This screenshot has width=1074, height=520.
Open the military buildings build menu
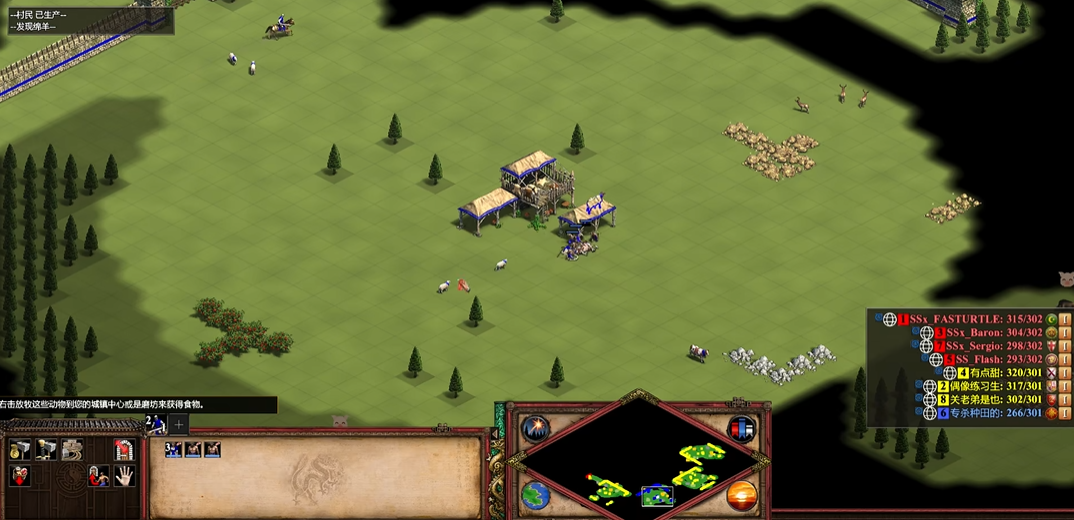45,451
